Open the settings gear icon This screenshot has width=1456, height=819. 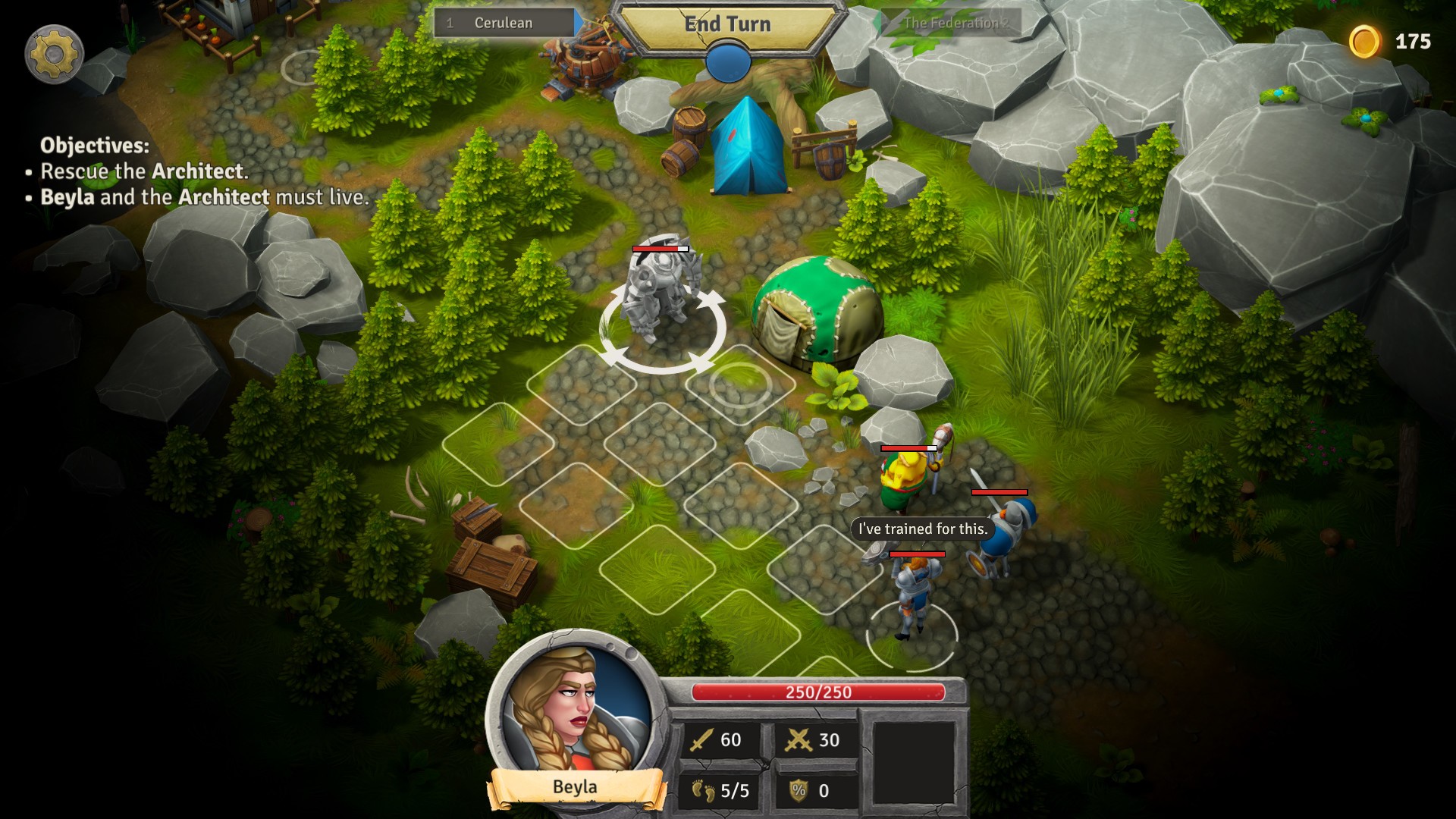click(x=53, y=53)
